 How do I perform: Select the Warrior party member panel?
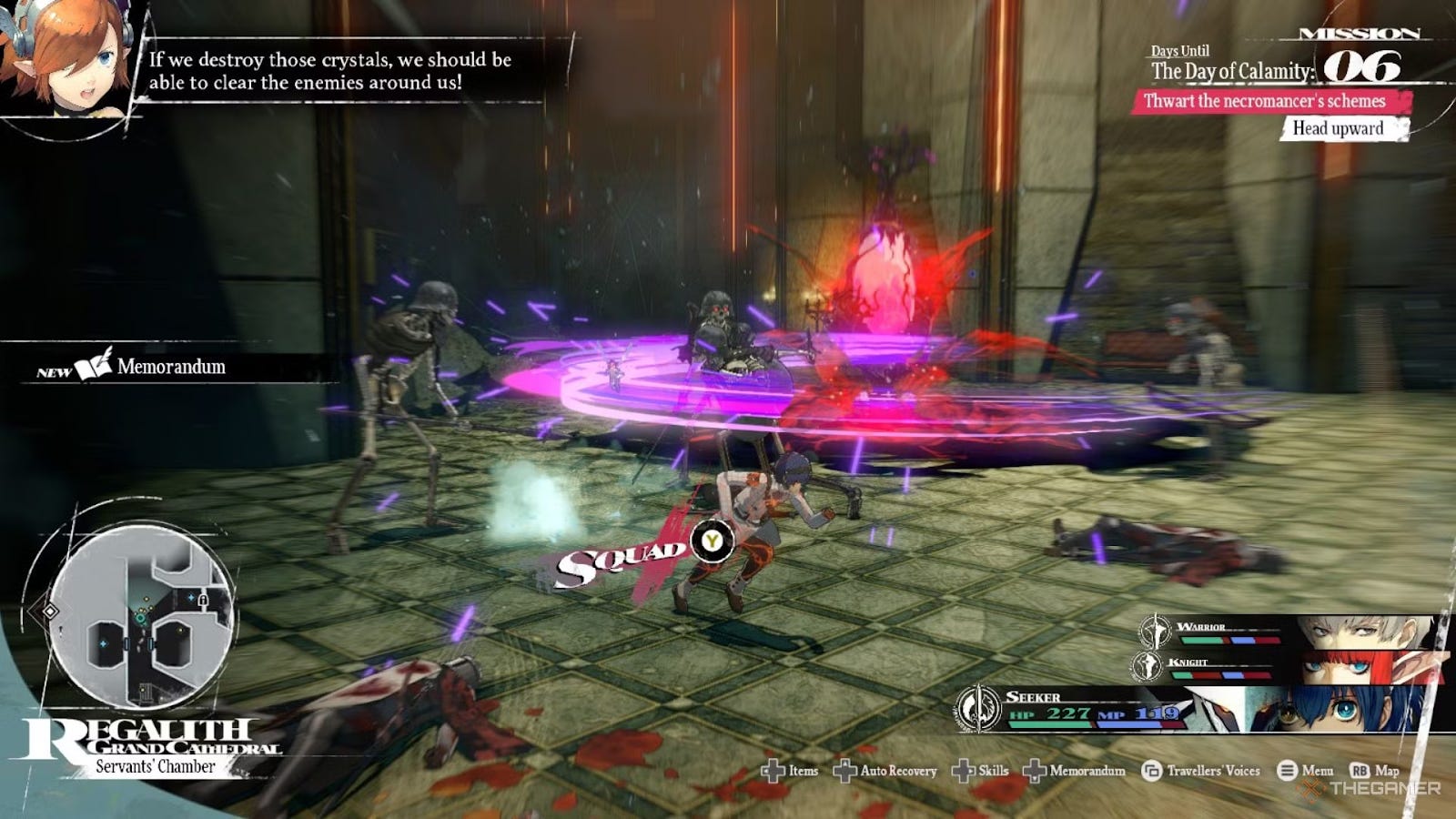point(1292,632)
